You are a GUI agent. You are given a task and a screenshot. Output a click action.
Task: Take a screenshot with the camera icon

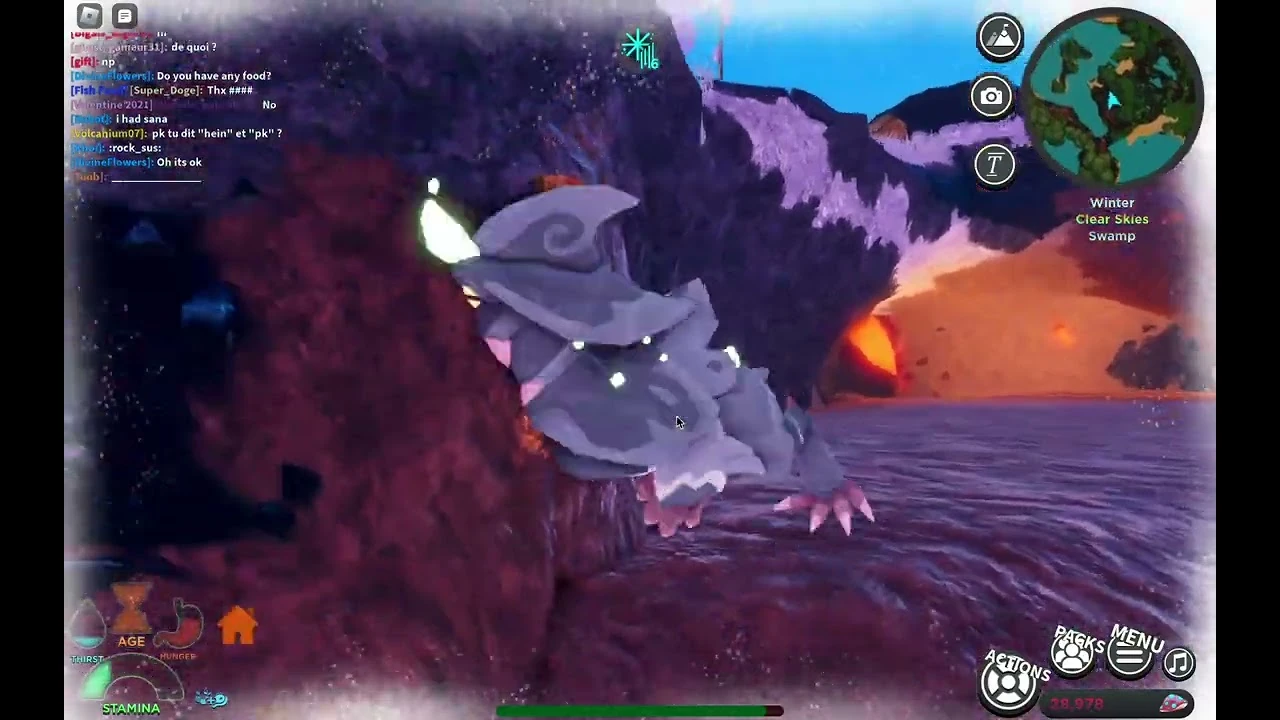point(991,96)
